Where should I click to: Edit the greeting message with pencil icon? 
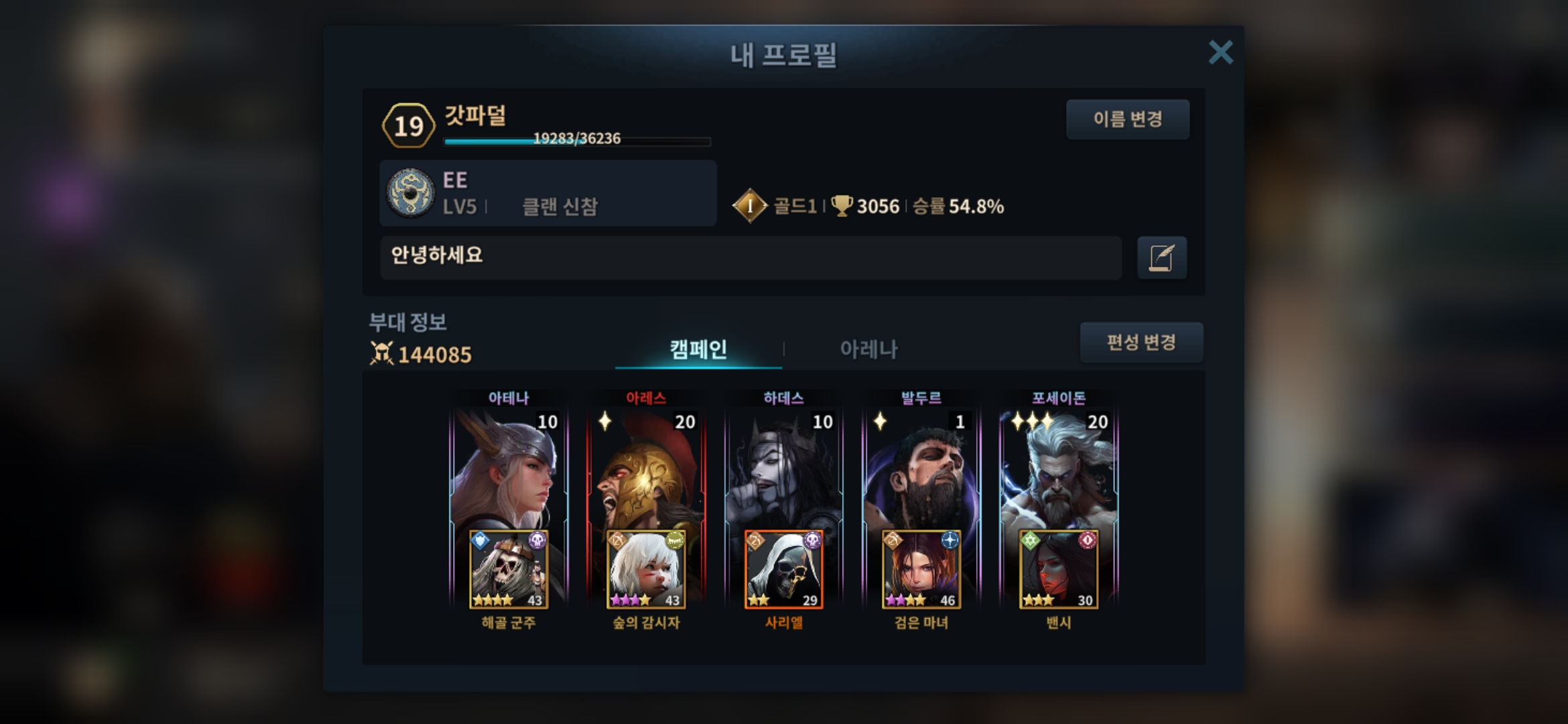1161,257
